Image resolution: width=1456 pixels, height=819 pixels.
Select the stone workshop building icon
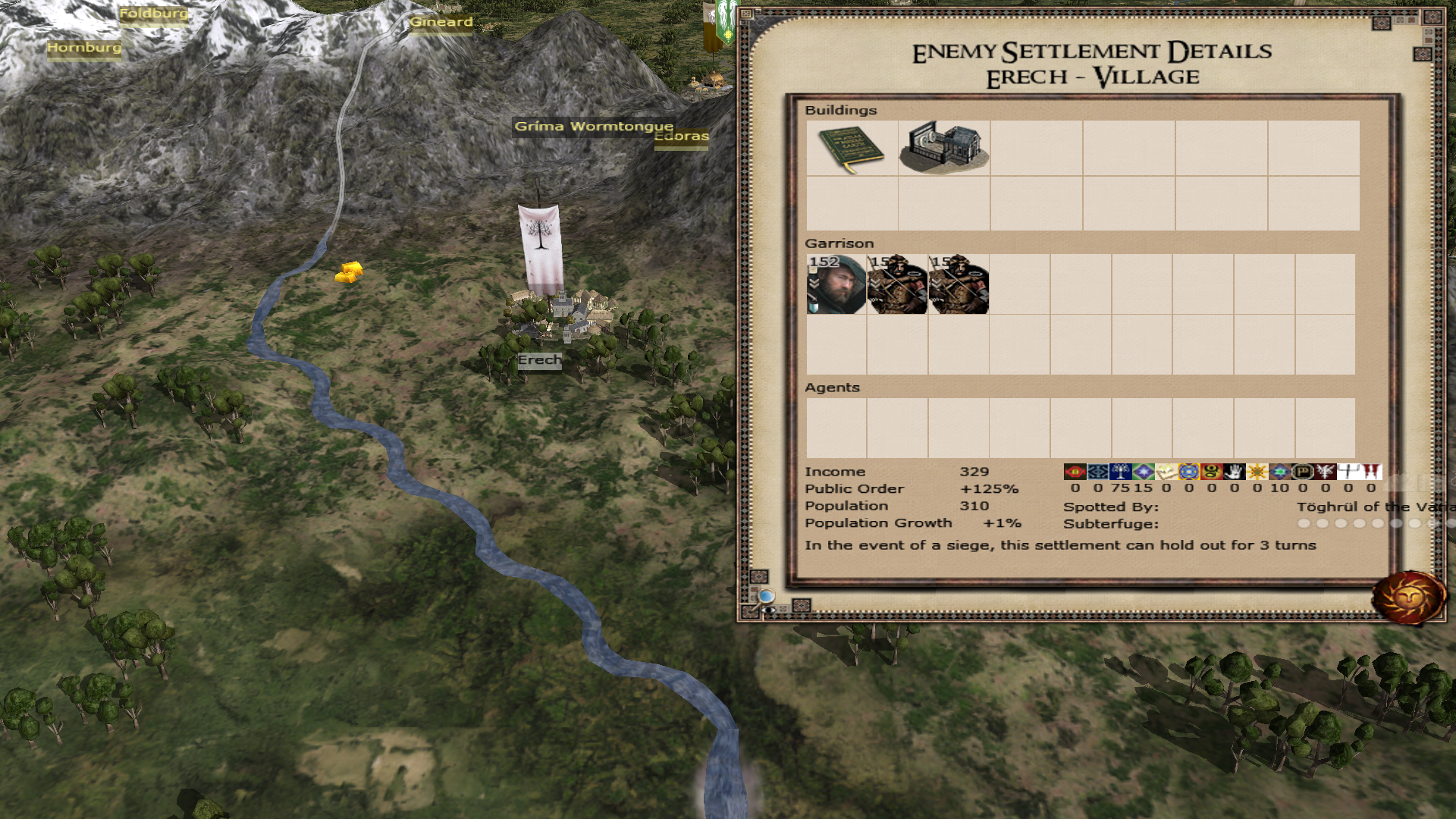tap(944, 148)
